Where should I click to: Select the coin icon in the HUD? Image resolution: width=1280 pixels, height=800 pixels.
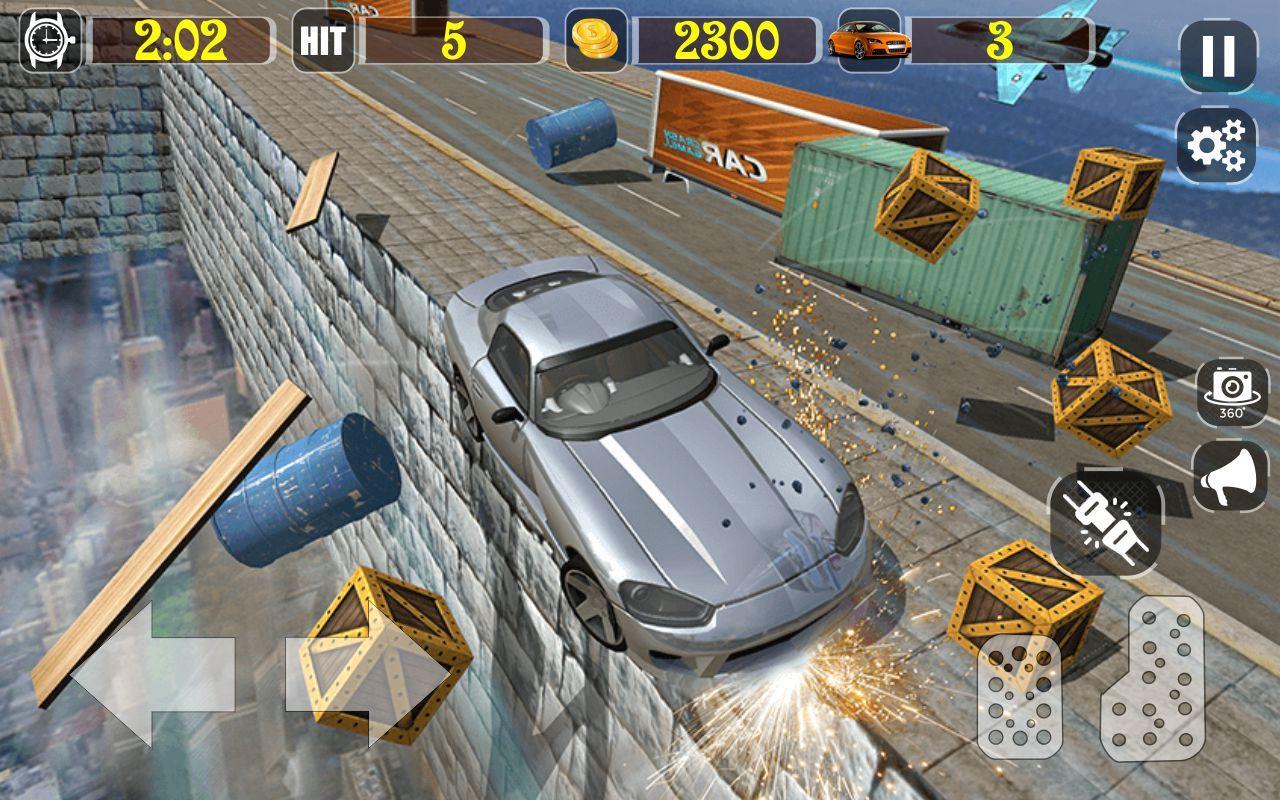coord(594,38)
